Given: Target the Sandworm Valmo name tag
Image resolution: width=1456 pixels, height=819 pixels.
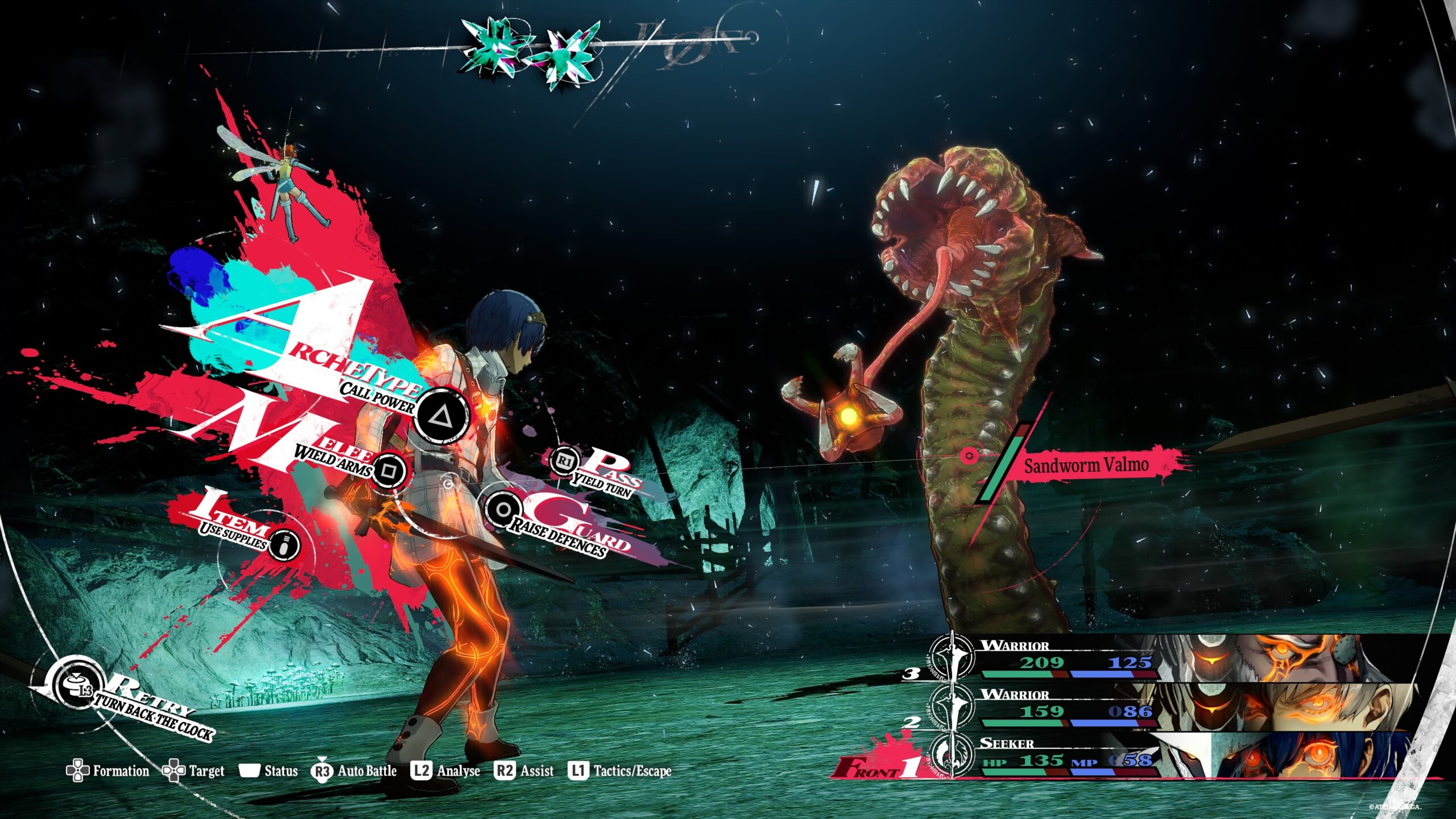Looking at the screenshot, I should 1085,466.
